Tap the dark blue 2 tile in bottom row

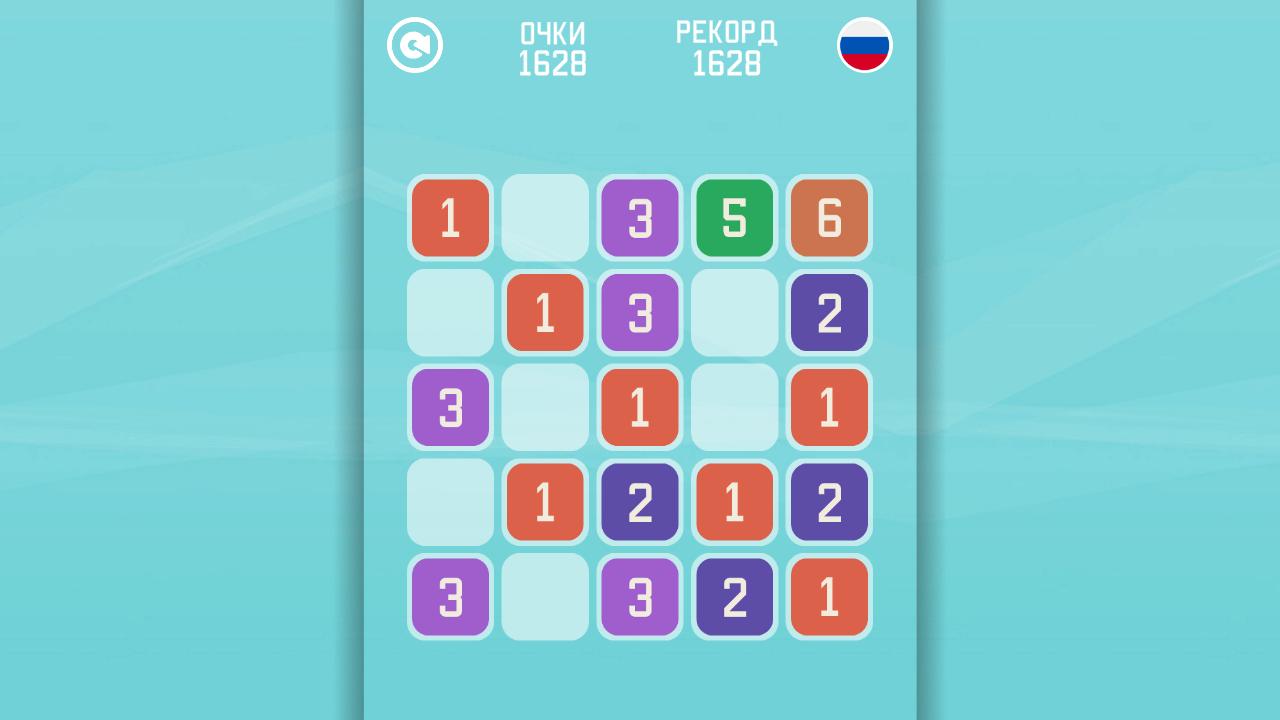pos(735,597)
